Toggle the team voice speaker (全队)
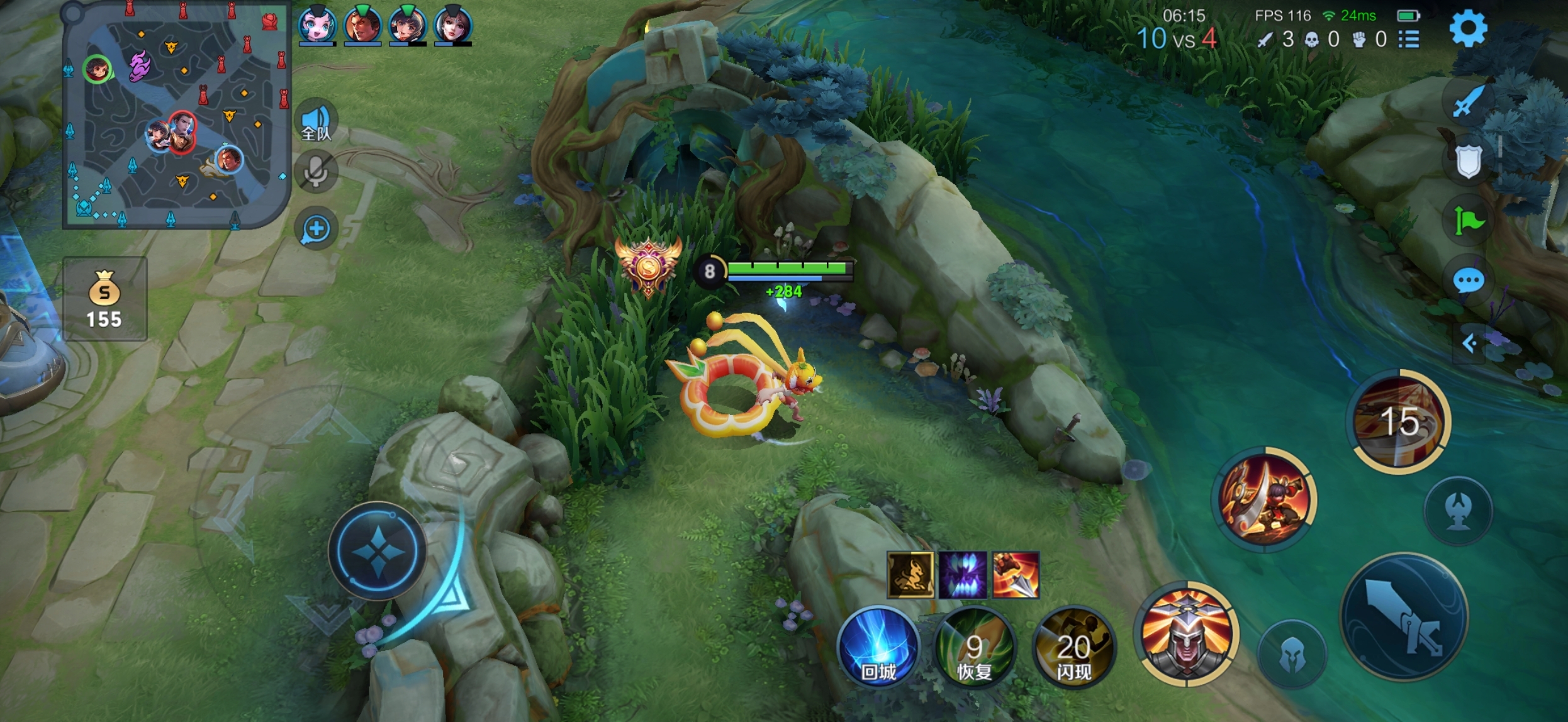 click(x=316, y=120)
